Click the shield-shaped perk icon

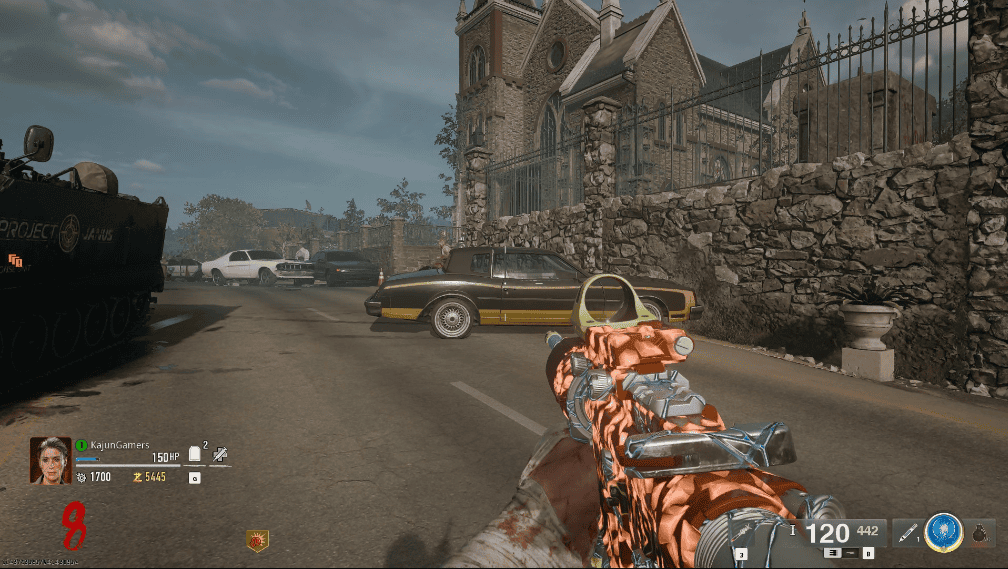[x=257, y=541]
